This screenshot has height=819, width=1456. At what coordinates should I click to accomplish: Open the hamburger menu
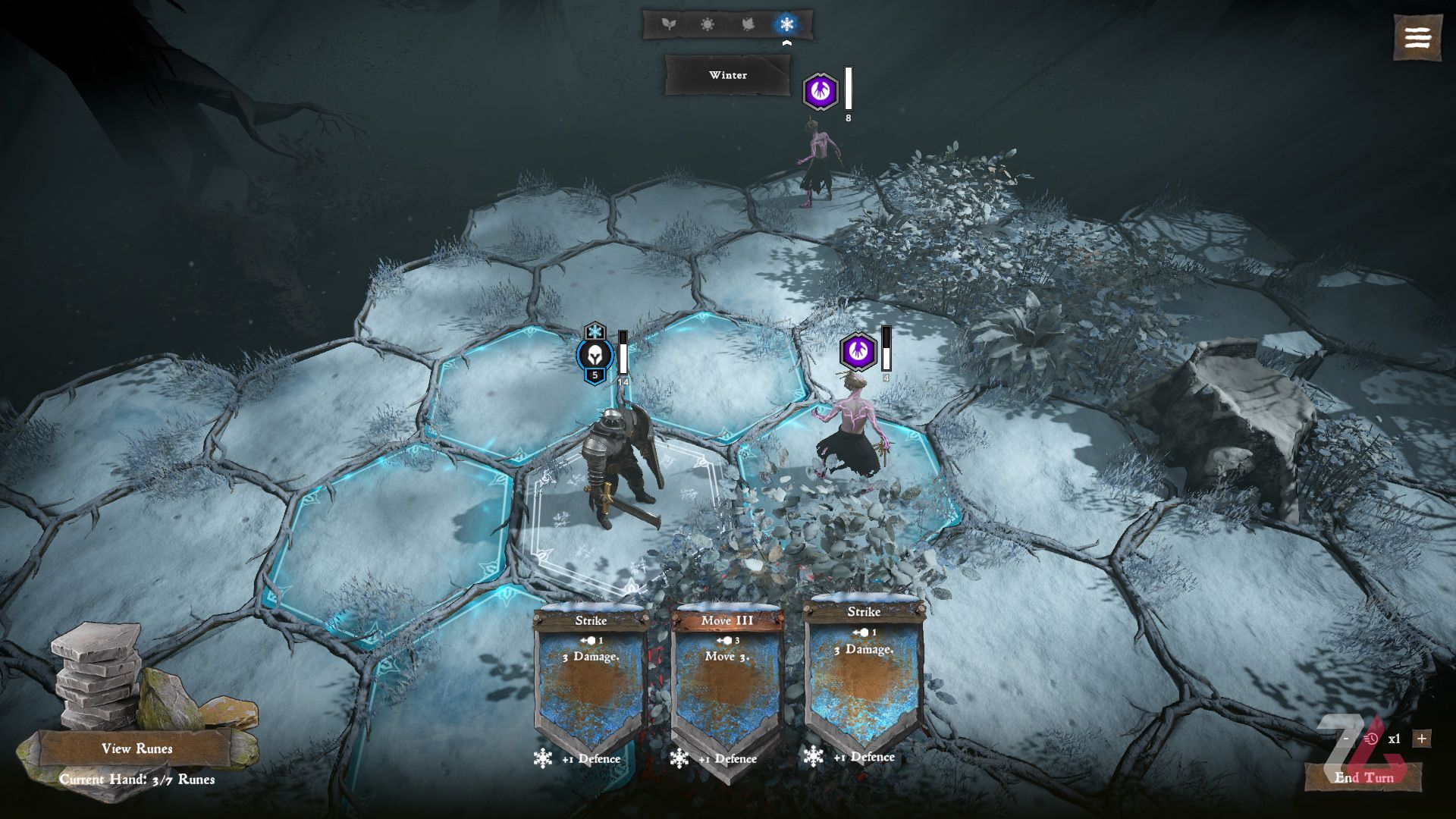click(x=1417, y=37)
